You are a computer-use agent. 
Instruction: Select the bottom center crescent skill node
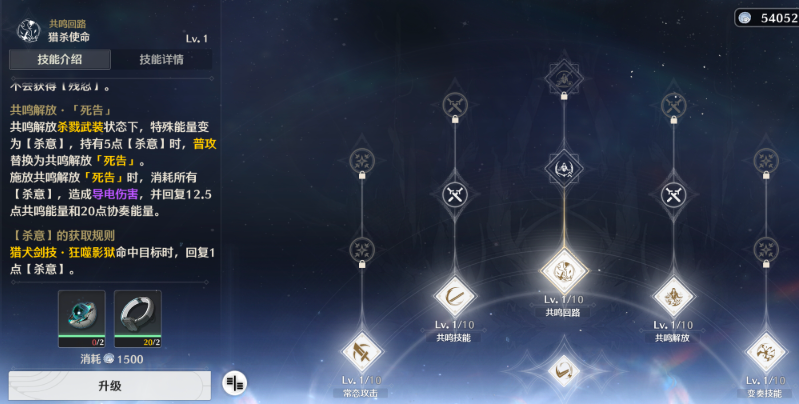pyautogui.click(x=563, y=370)
